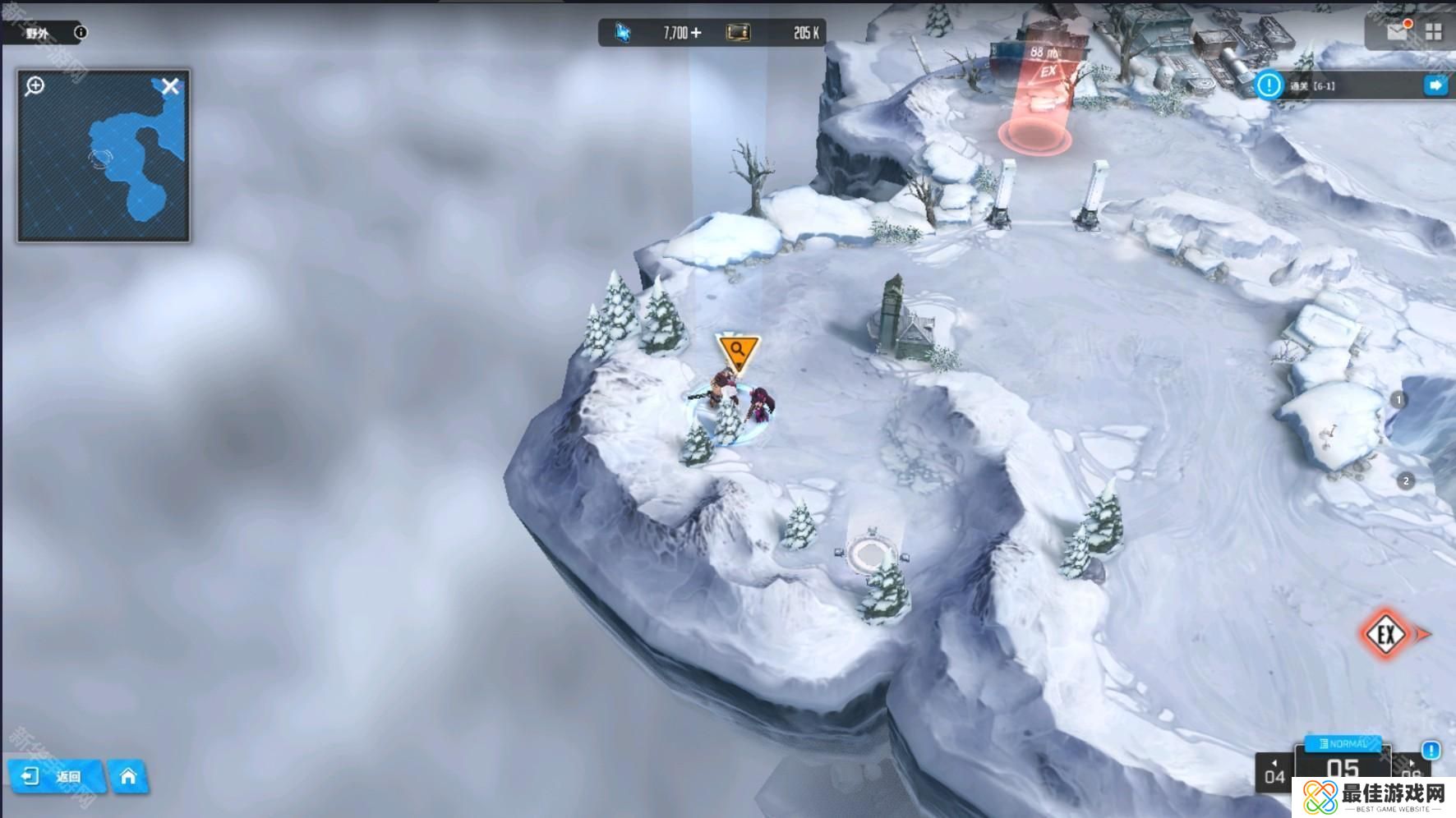Click the quest tracker exclamation icon
This screenshot has height=818, width=1456.
tap(1269, 85)
